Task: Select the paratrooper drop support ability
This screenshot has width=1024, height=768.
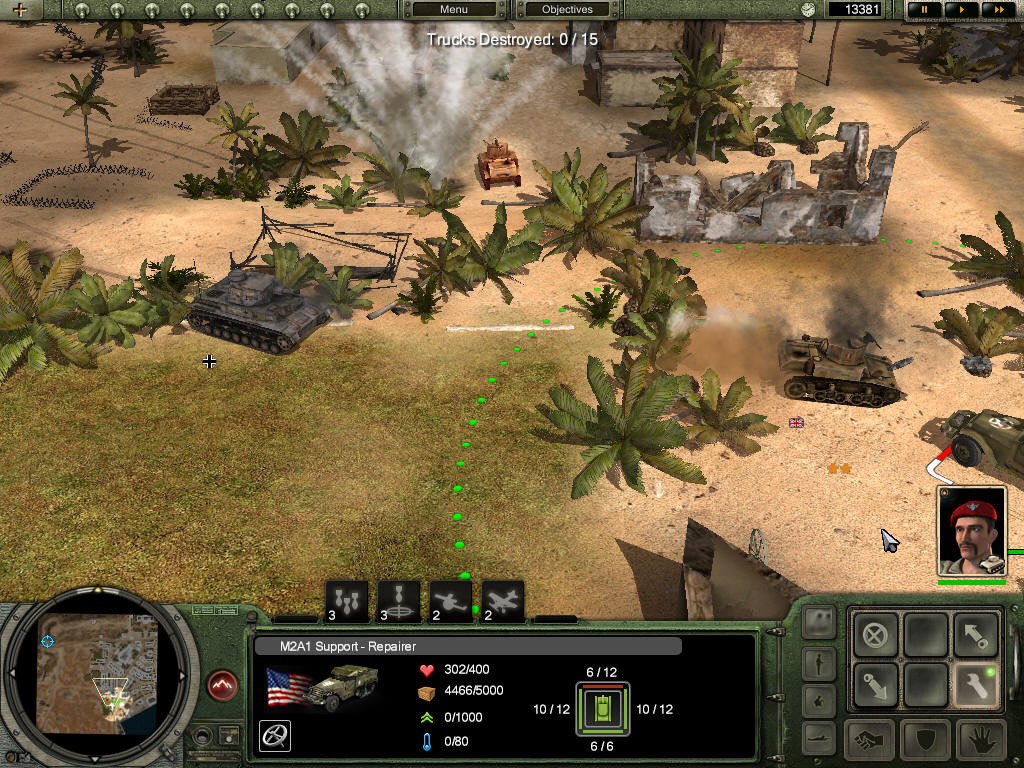Action: [399, 602]
